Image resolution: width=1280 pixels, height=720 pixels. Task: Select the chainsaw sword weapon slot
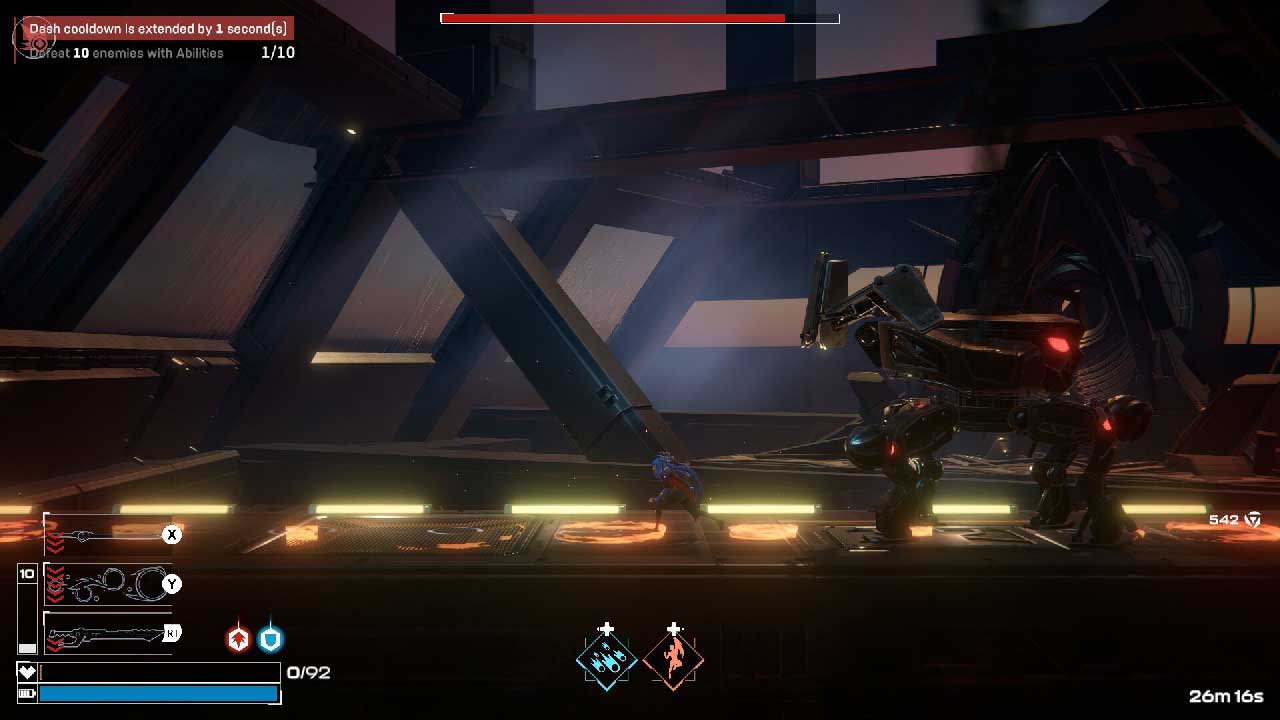click(x=108, y=633)
